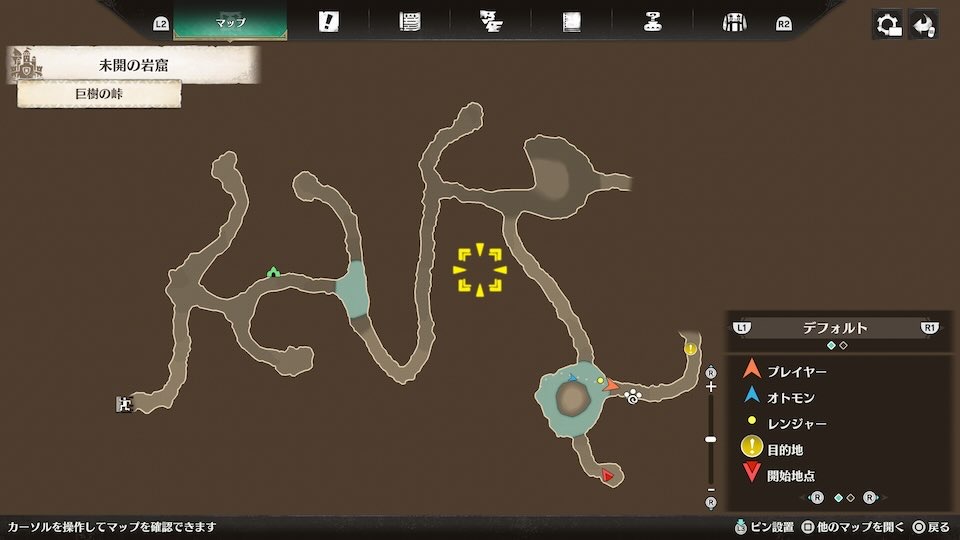Choose the 開始地点 legend entry

point(790,476)
